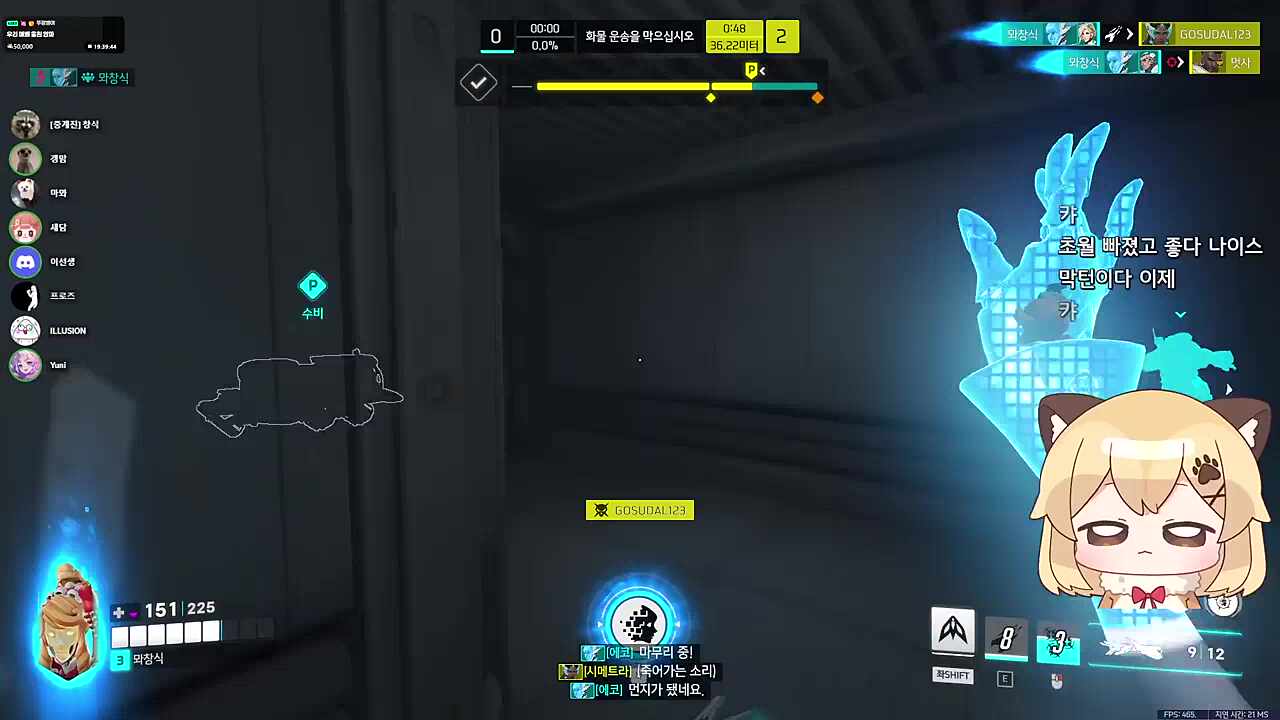Click the left arrow beside the P payload marker
Screen dimensions: 1280x720
762,71
